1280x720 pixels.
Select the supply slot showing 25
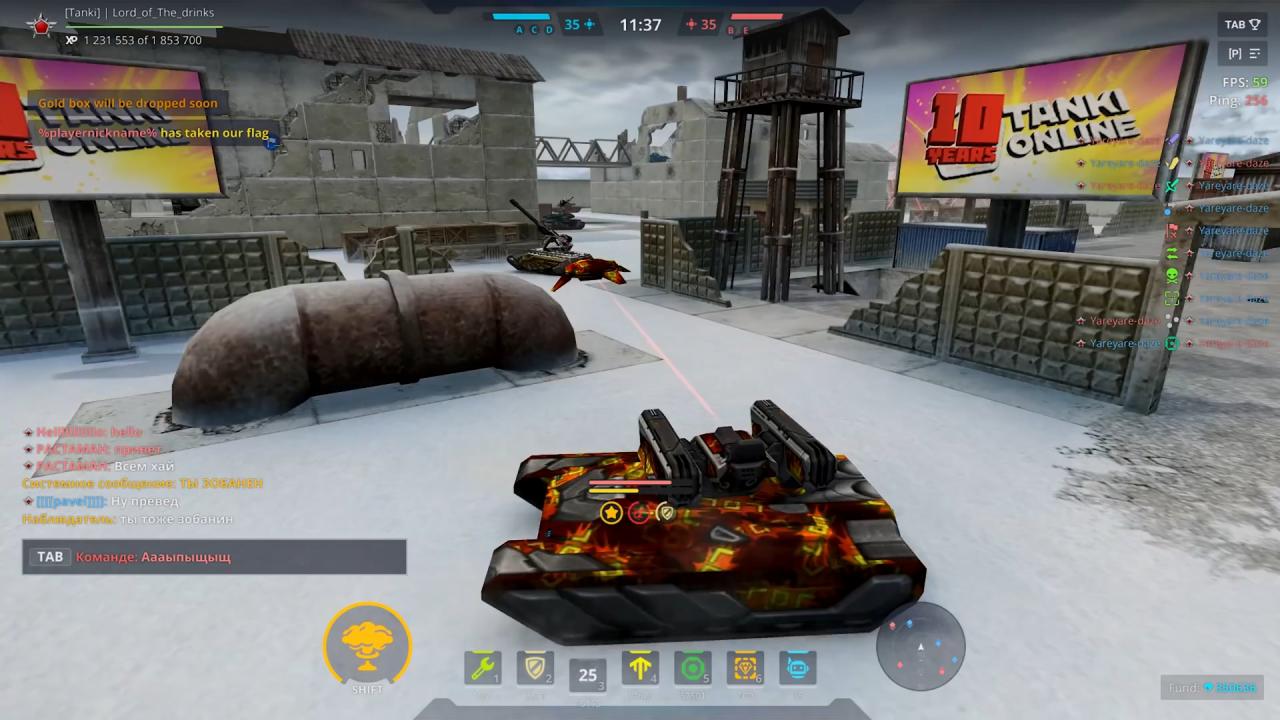pos(588,675)
